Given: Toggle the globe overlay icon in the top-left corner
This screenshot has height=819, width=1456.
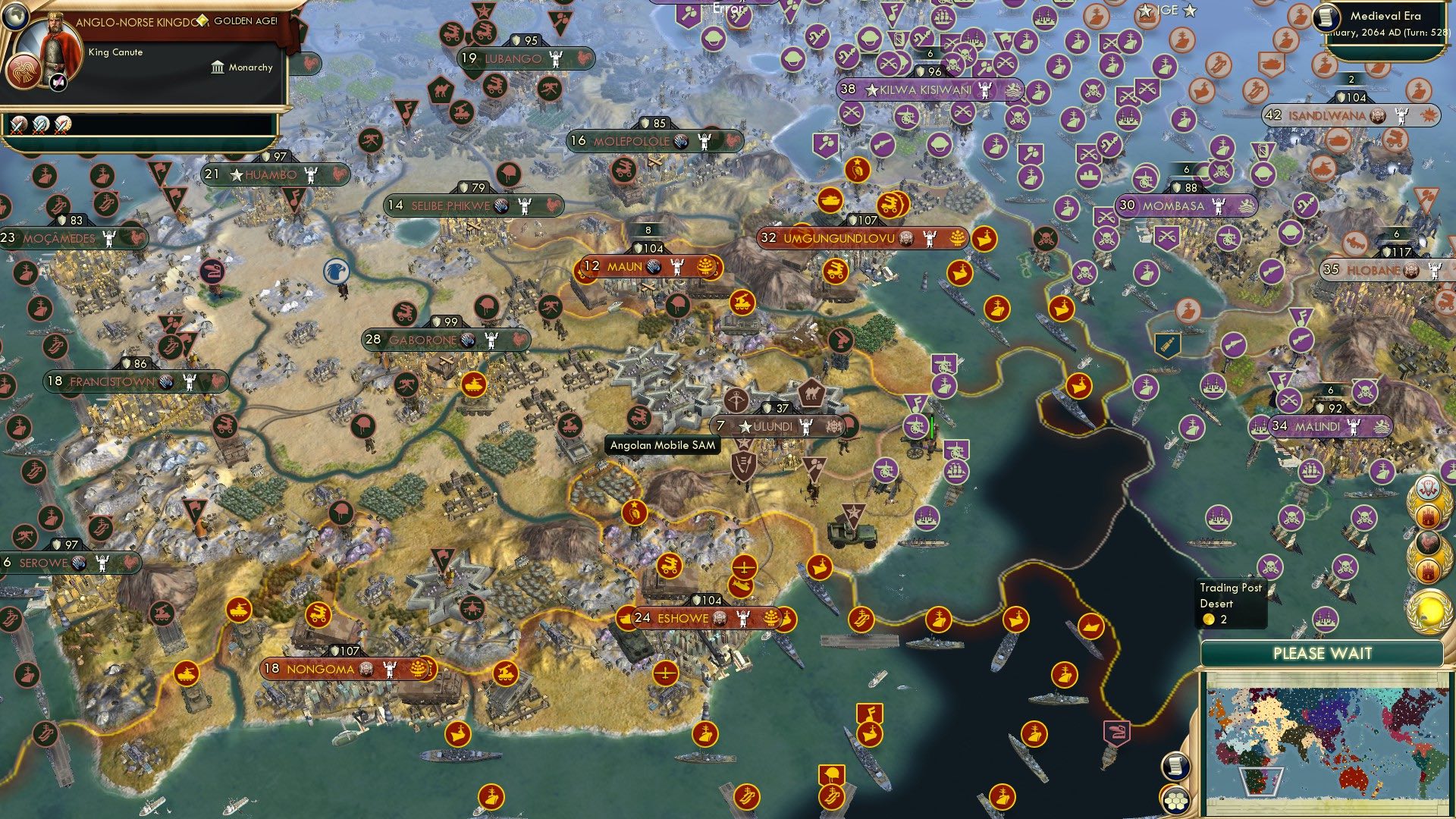Looking at the screenshot, I should 14,16.
